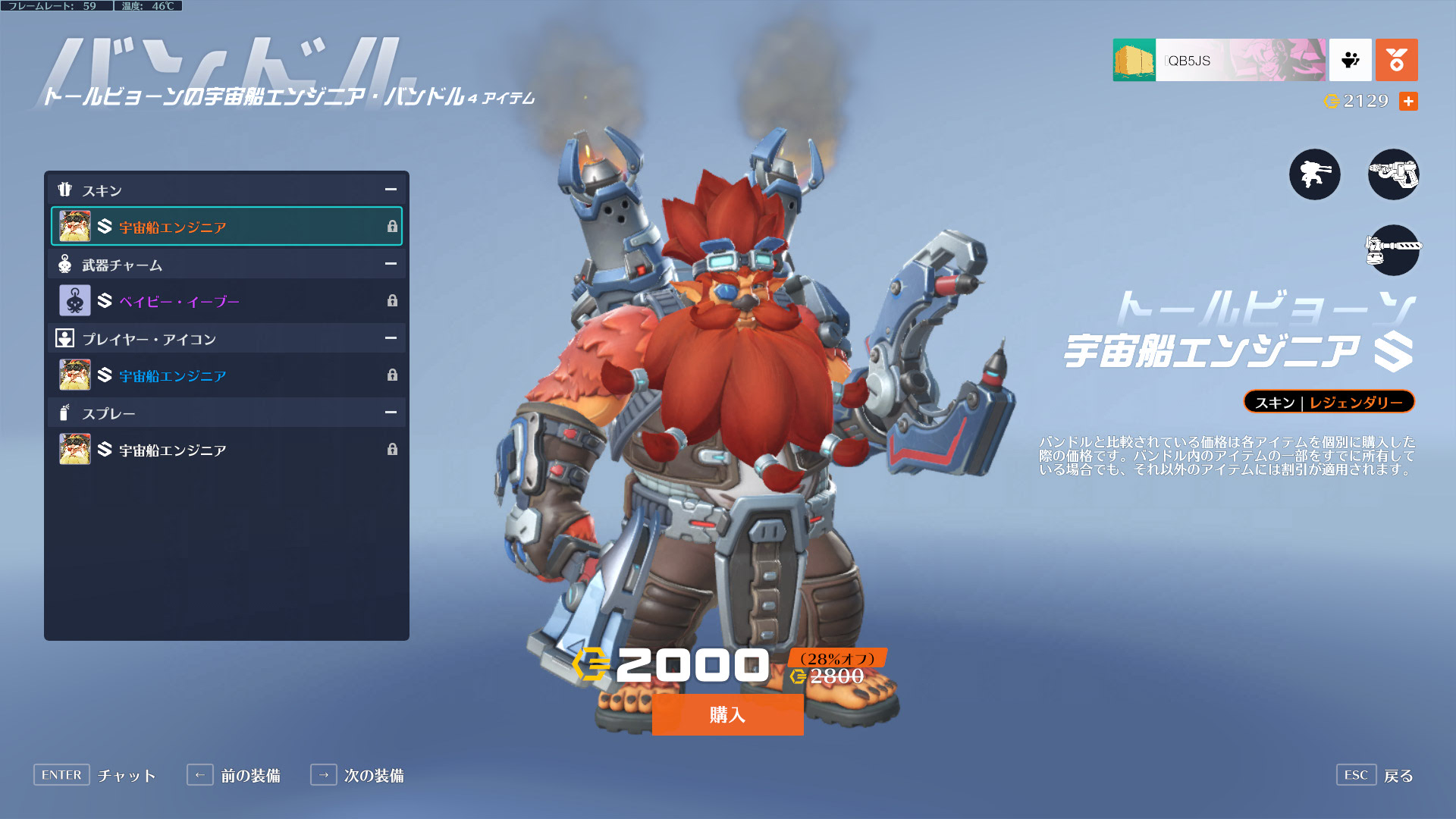Open the QB5JS player profile card
1456x819 pixels.
point(1219,60)
